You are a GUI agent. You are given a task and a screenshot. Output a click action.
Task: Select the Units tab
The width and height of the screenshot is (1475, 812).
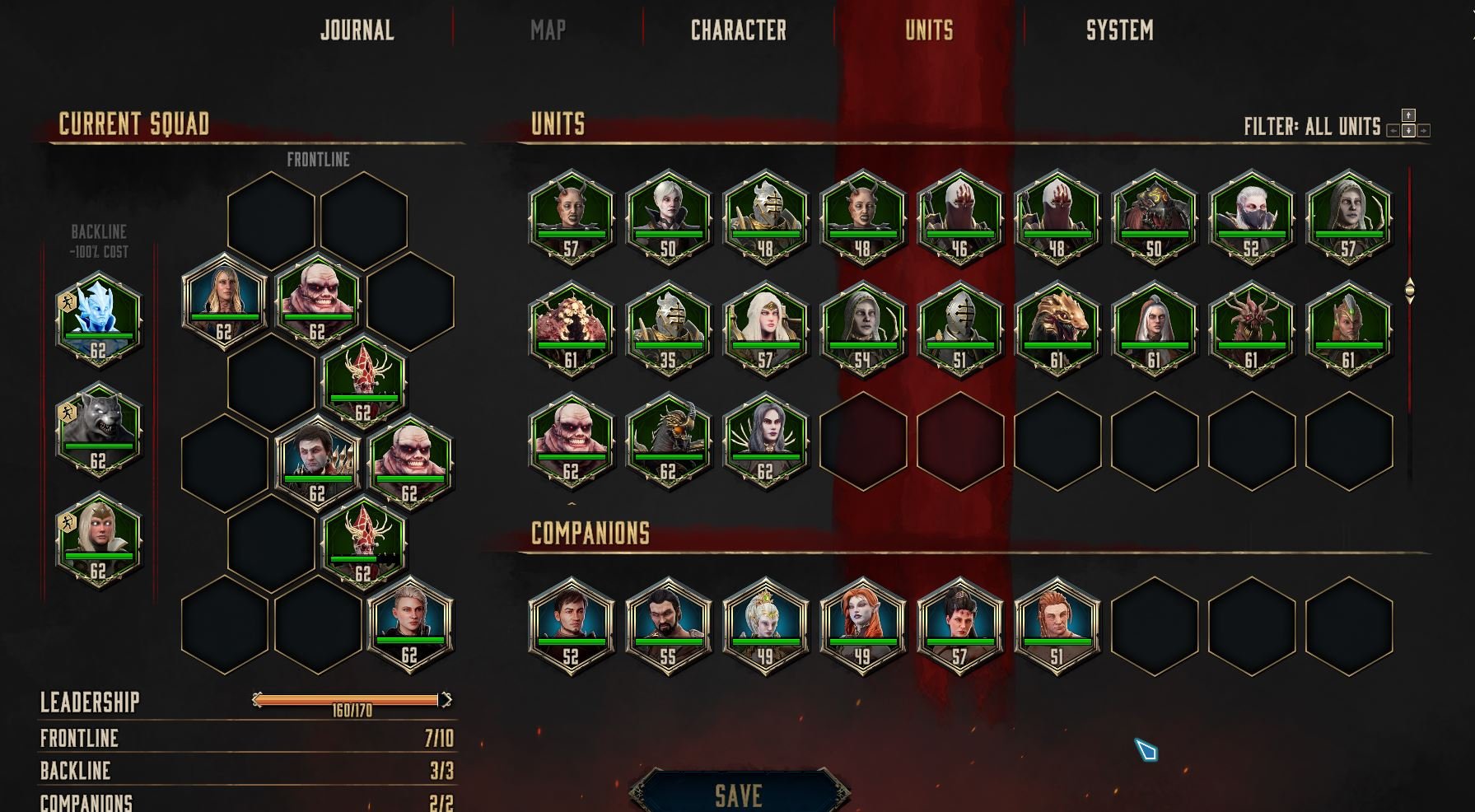coord(929,30)
